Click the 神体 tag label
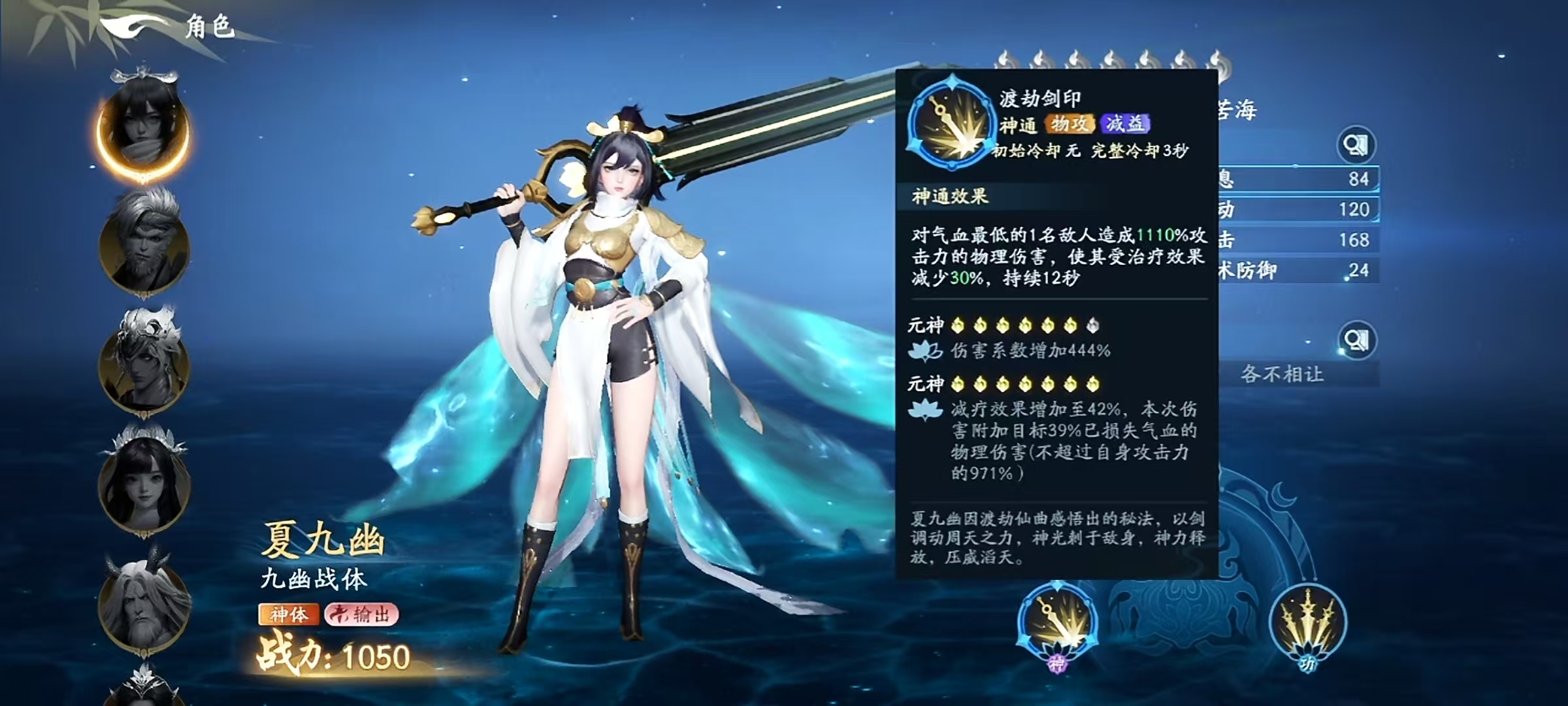The height and width of the screenshot is (706, 1568). point(289,614)
